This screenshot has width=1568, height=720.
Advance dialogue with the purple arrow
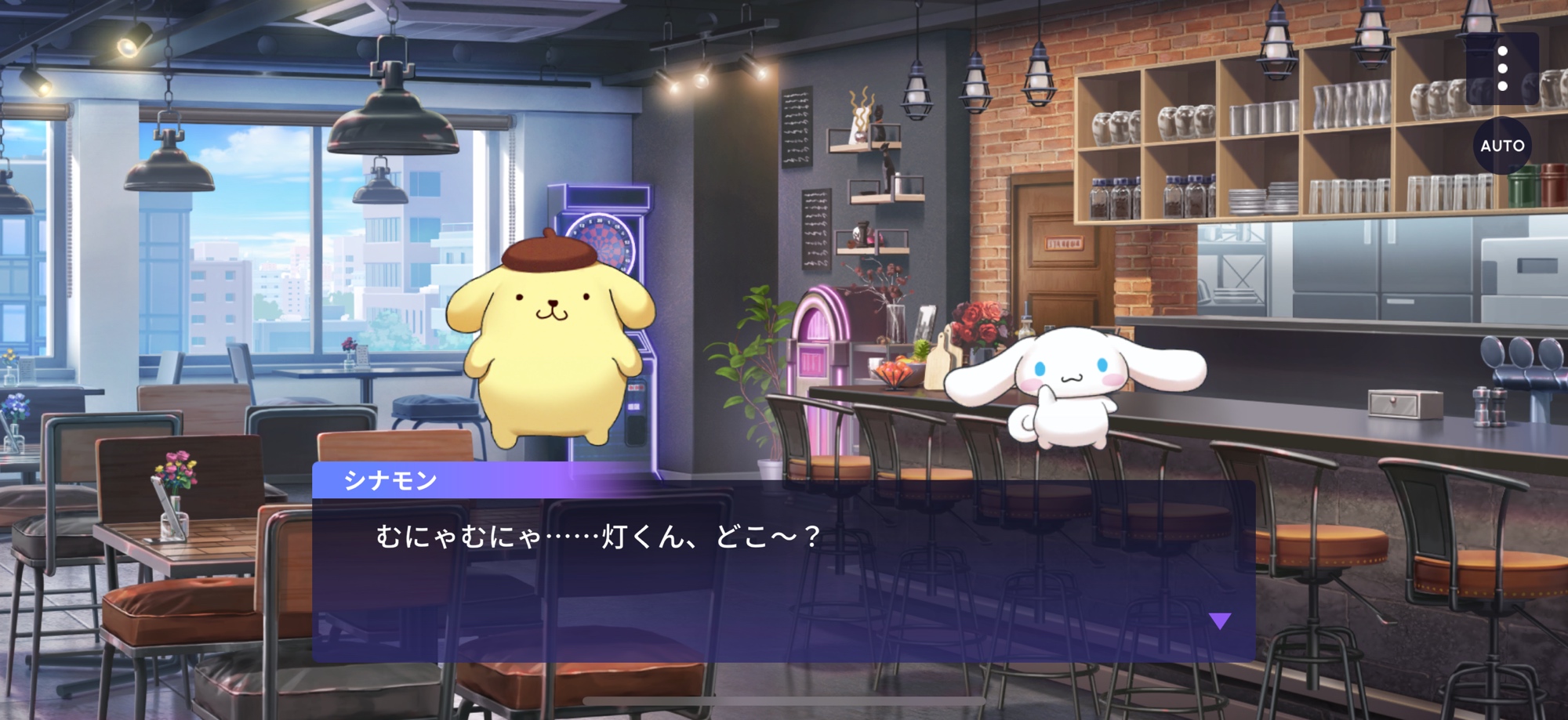[1220, 621]
